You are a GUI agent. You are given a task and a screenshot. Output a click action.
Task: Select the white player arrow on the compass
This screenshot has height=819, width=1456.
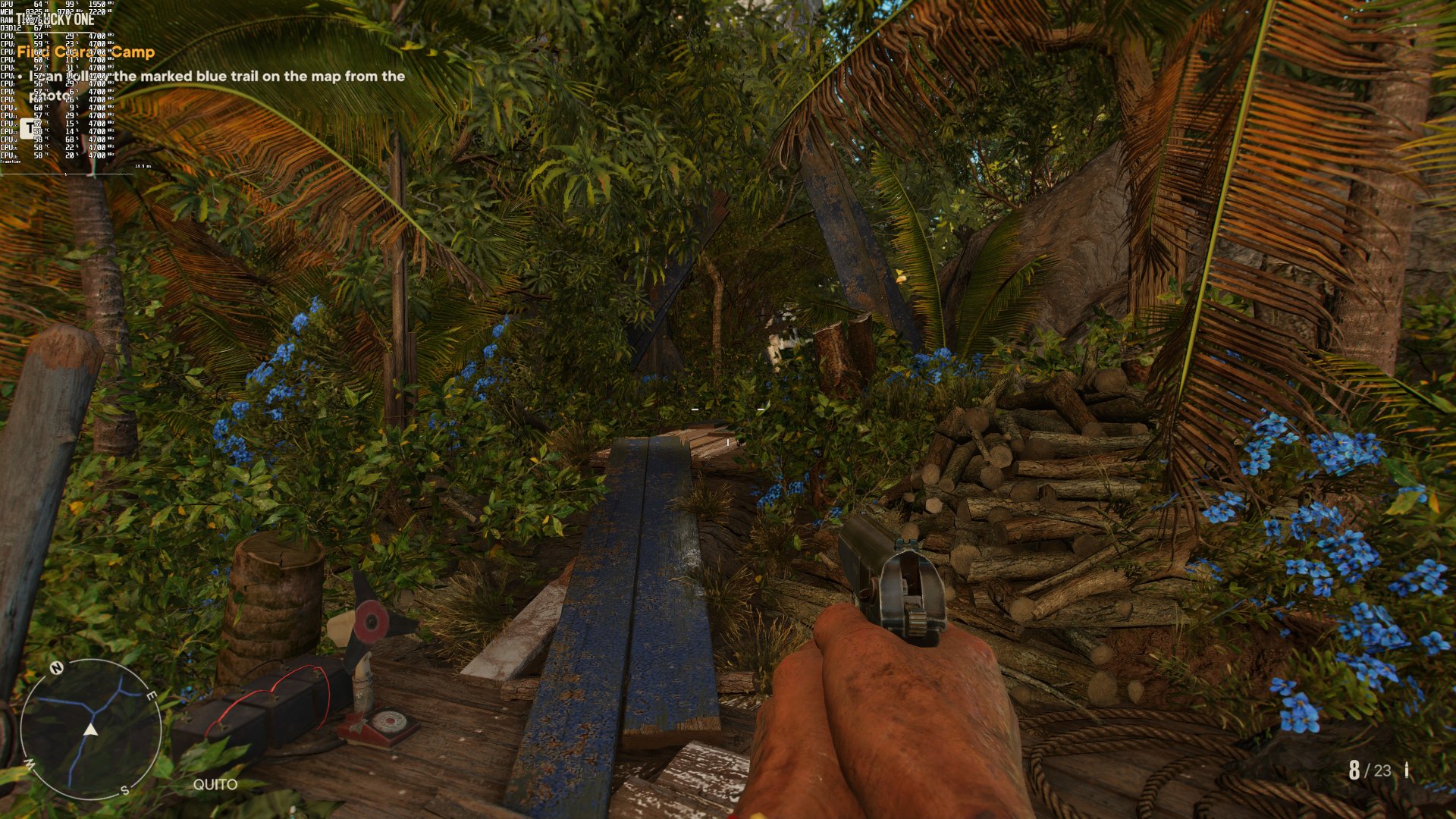tap(90, 730)
